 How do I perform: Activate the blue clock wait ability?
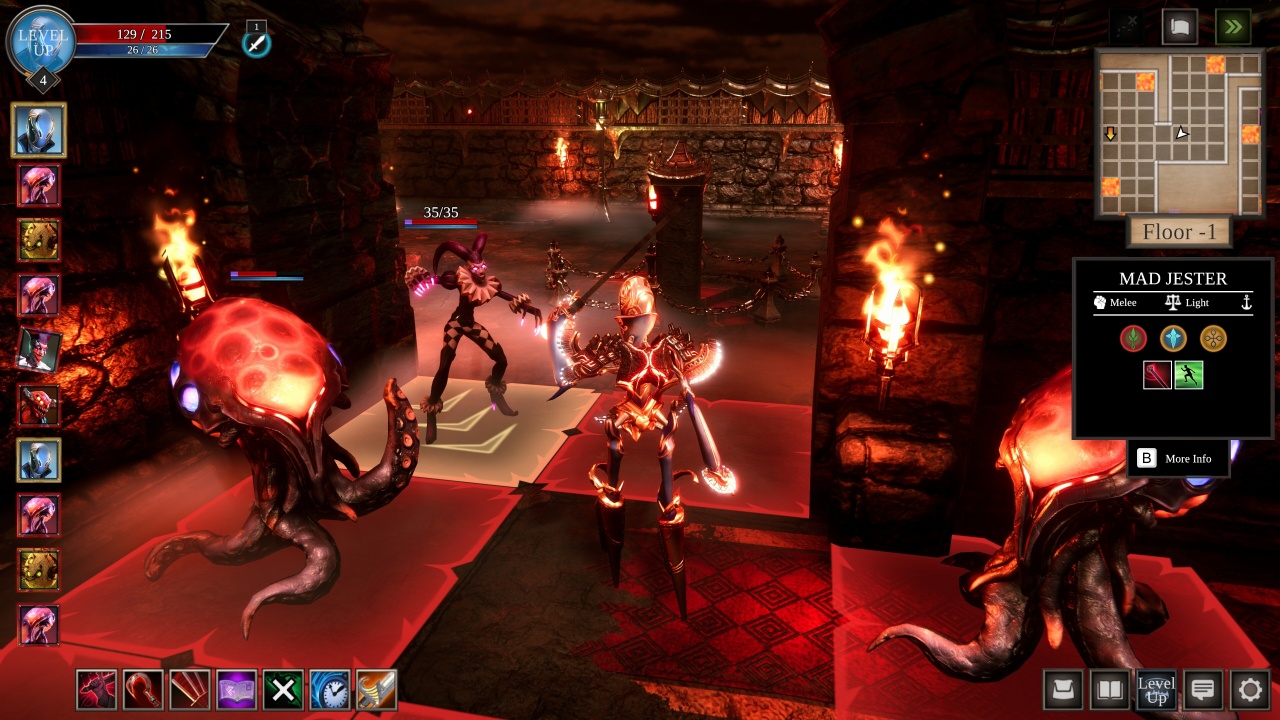coord(330,690)
